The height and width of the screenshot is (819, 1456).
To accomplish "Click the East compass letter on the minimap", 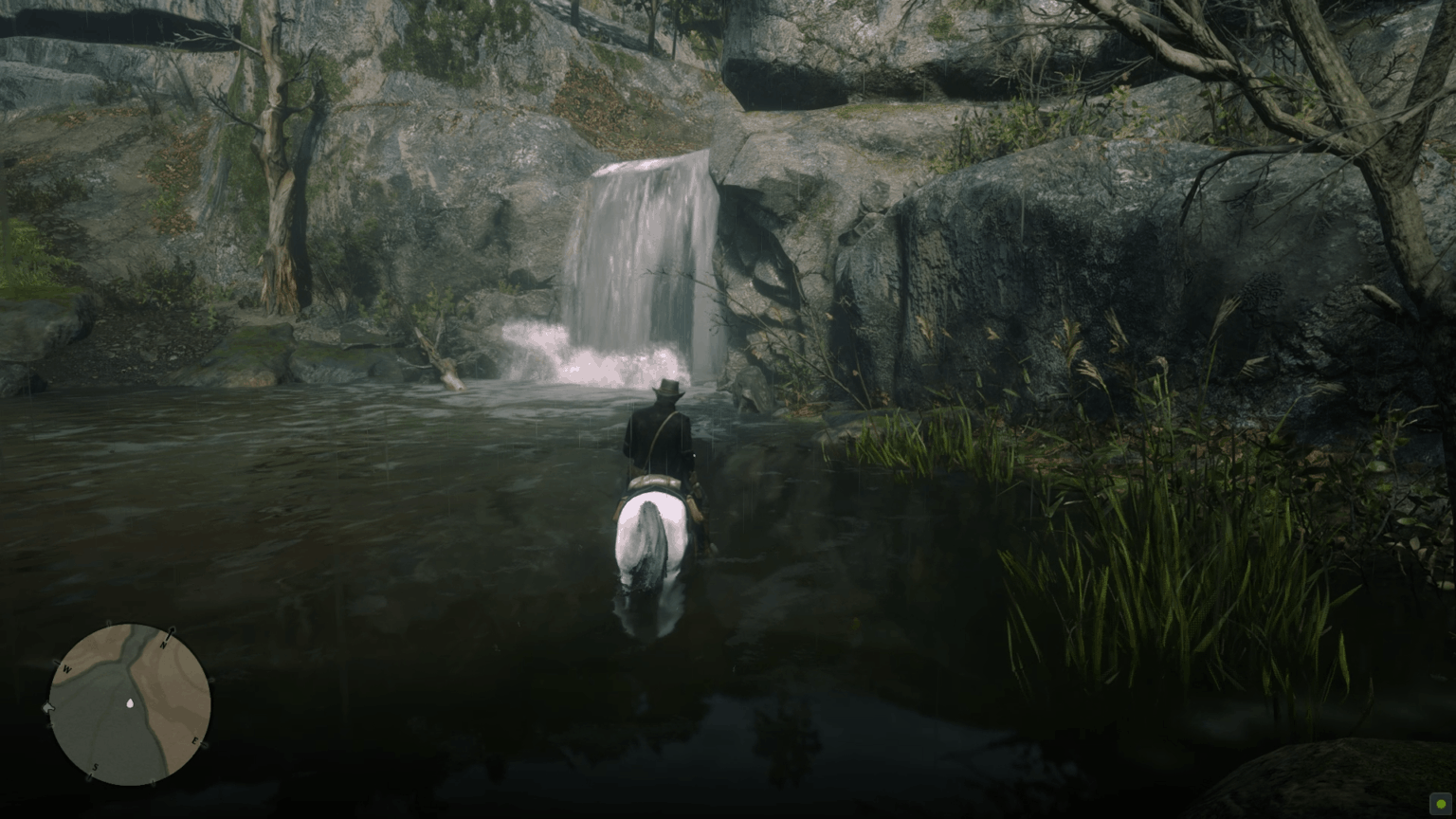I will pyautogui.click(x=195, y=741).
